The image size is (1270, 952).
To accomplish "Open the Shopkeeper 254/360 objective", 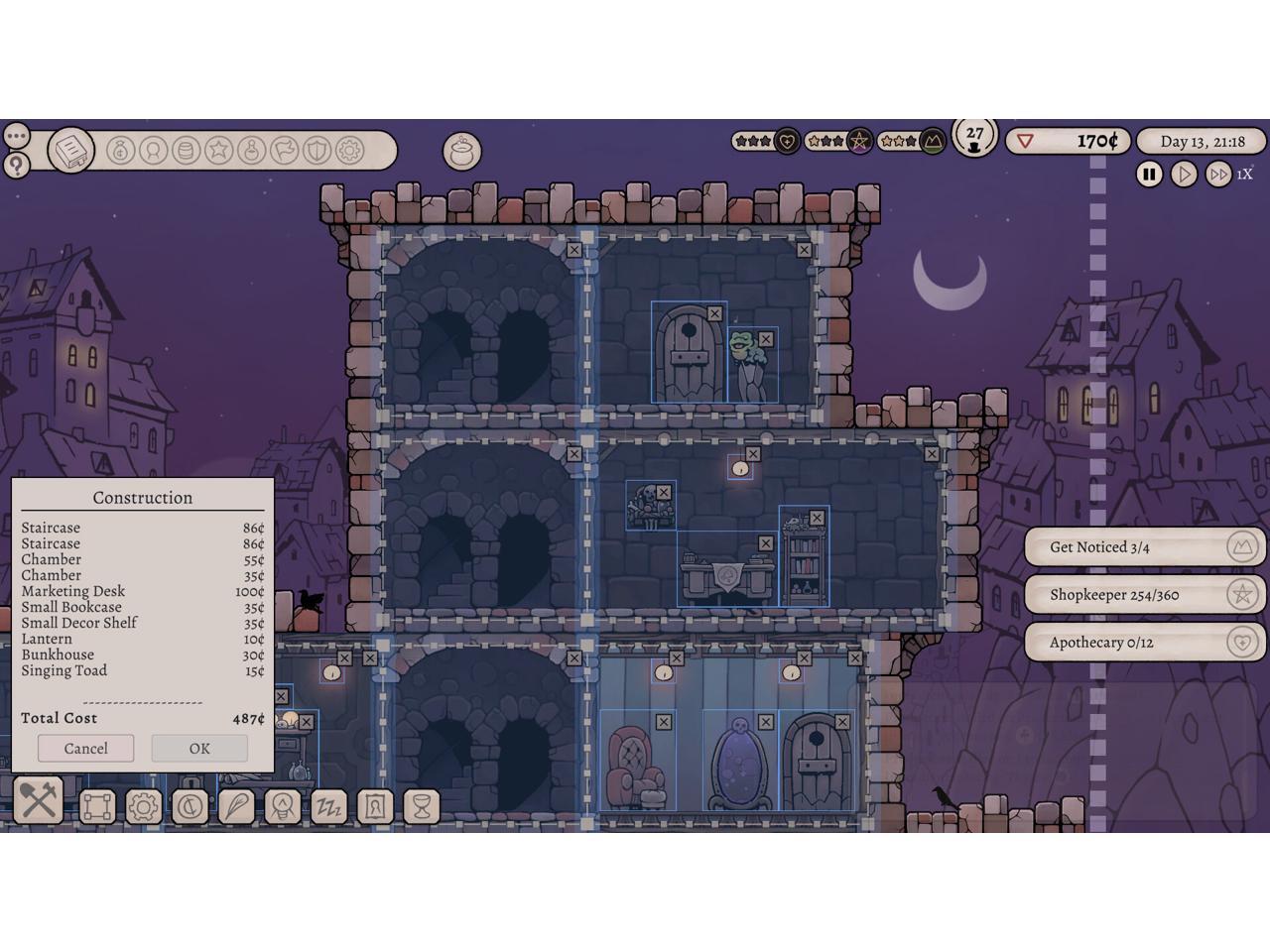I will click(x=1144, y=595).
